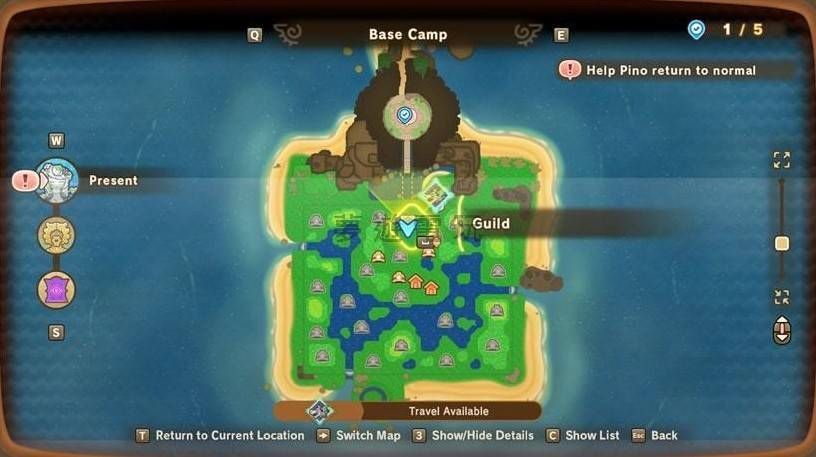Image resolution: width=816 pixels, height=457 pixels.
Task: Click the zoom slider handle
Action: coord(782,244)
